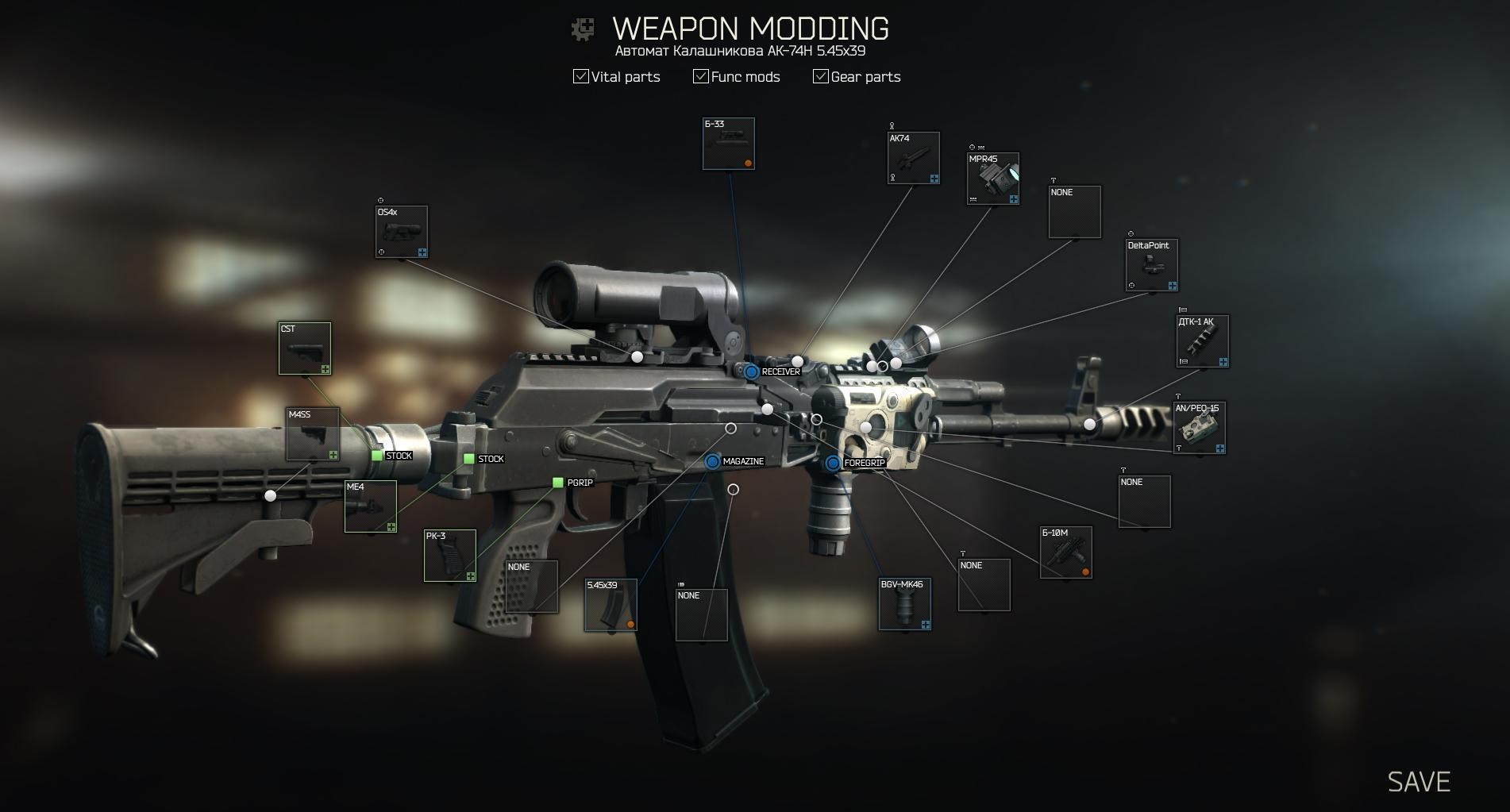Toggle the Gear parts checkbox
1510x812 pixels.
(x=820, y=76)
